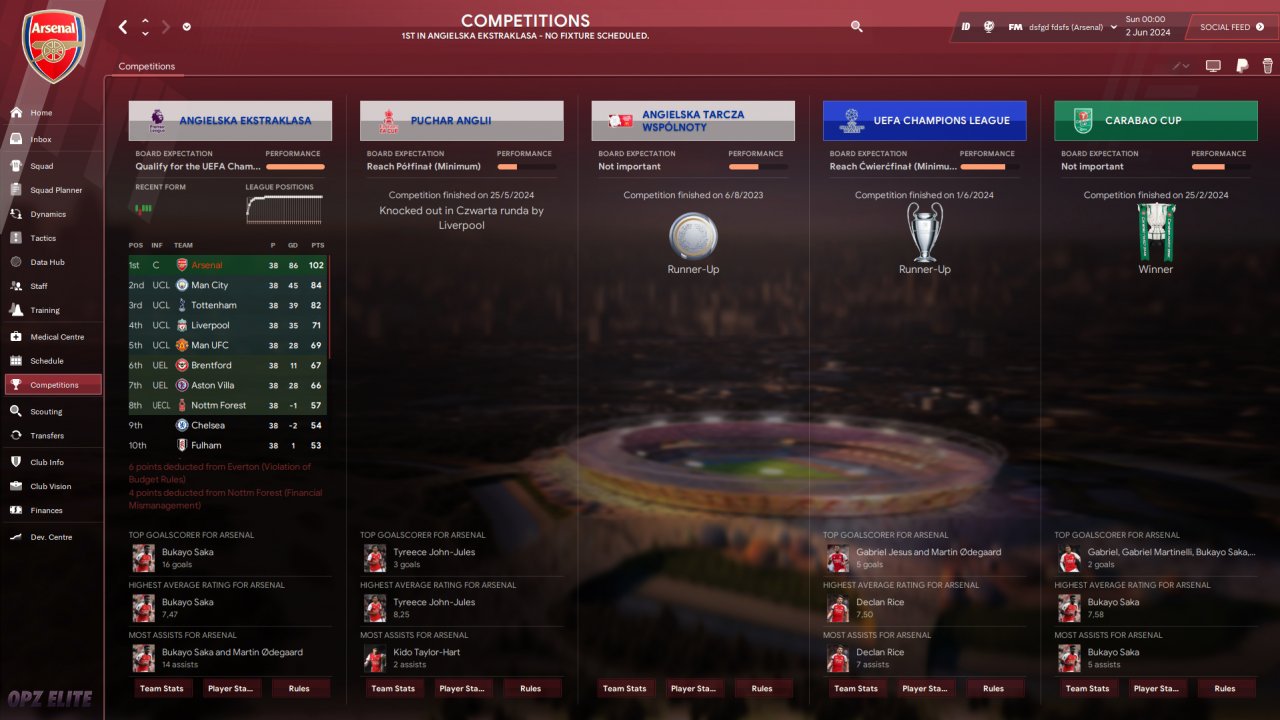The width and height of the screenshot is (1280, 720).
Task: Open the Inbox from the sidebar
Action: (x=40, y=139)
